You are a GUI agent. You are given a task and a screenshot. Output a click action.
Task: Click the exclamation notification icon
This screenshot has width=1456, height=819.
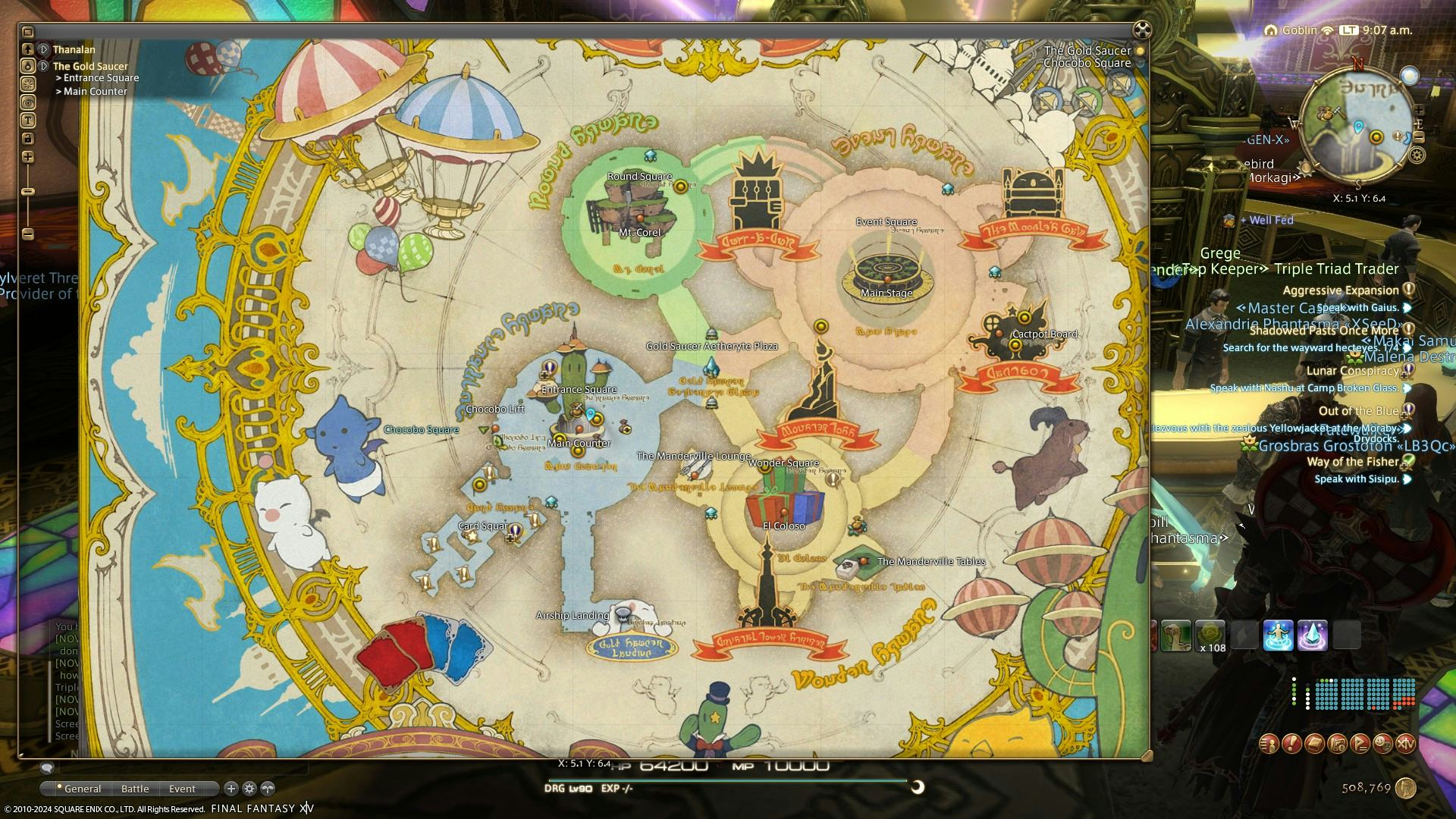point(1291,743)
